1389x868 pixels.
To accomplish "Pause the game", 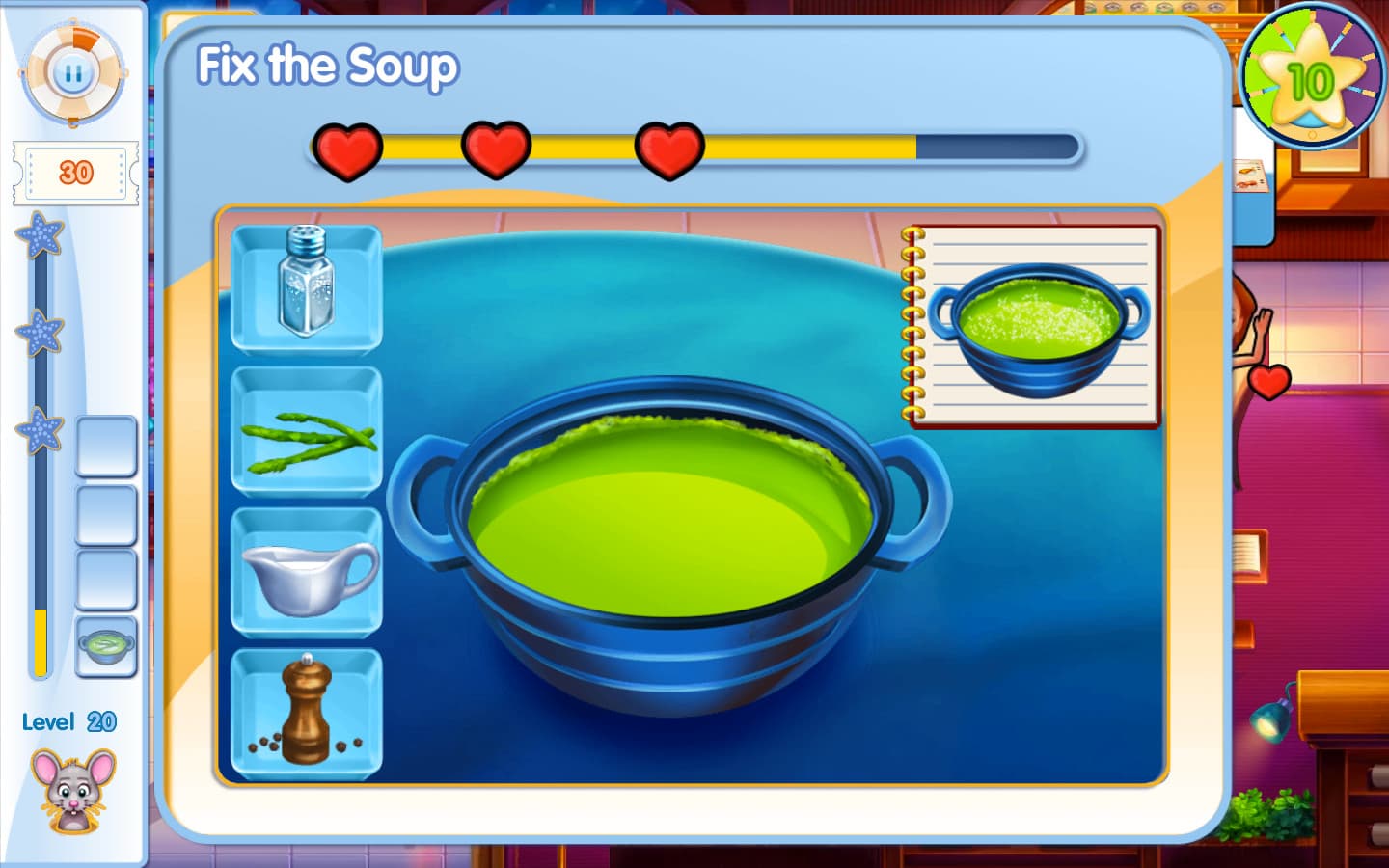I will point(74,71).
